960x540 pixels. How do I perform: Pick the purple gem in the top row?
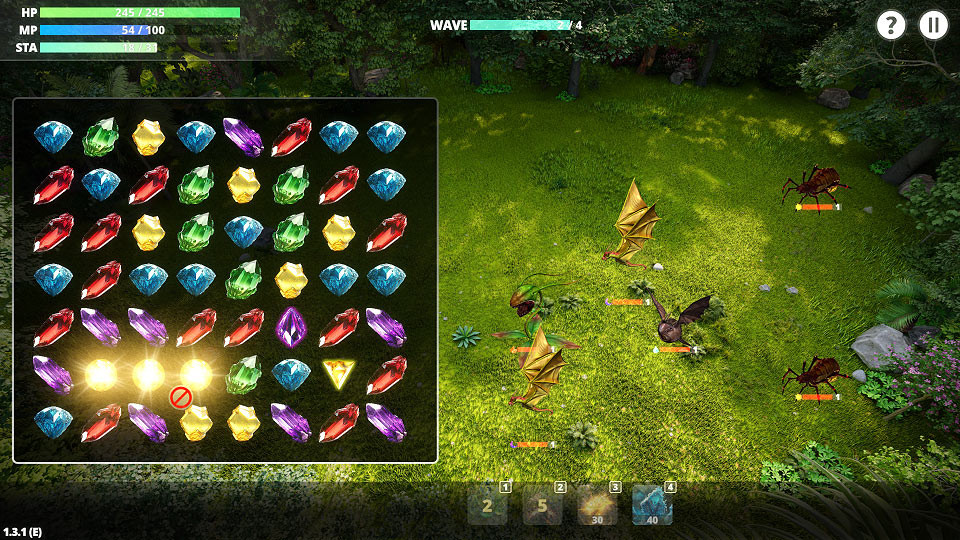click(x=243, y=136)
